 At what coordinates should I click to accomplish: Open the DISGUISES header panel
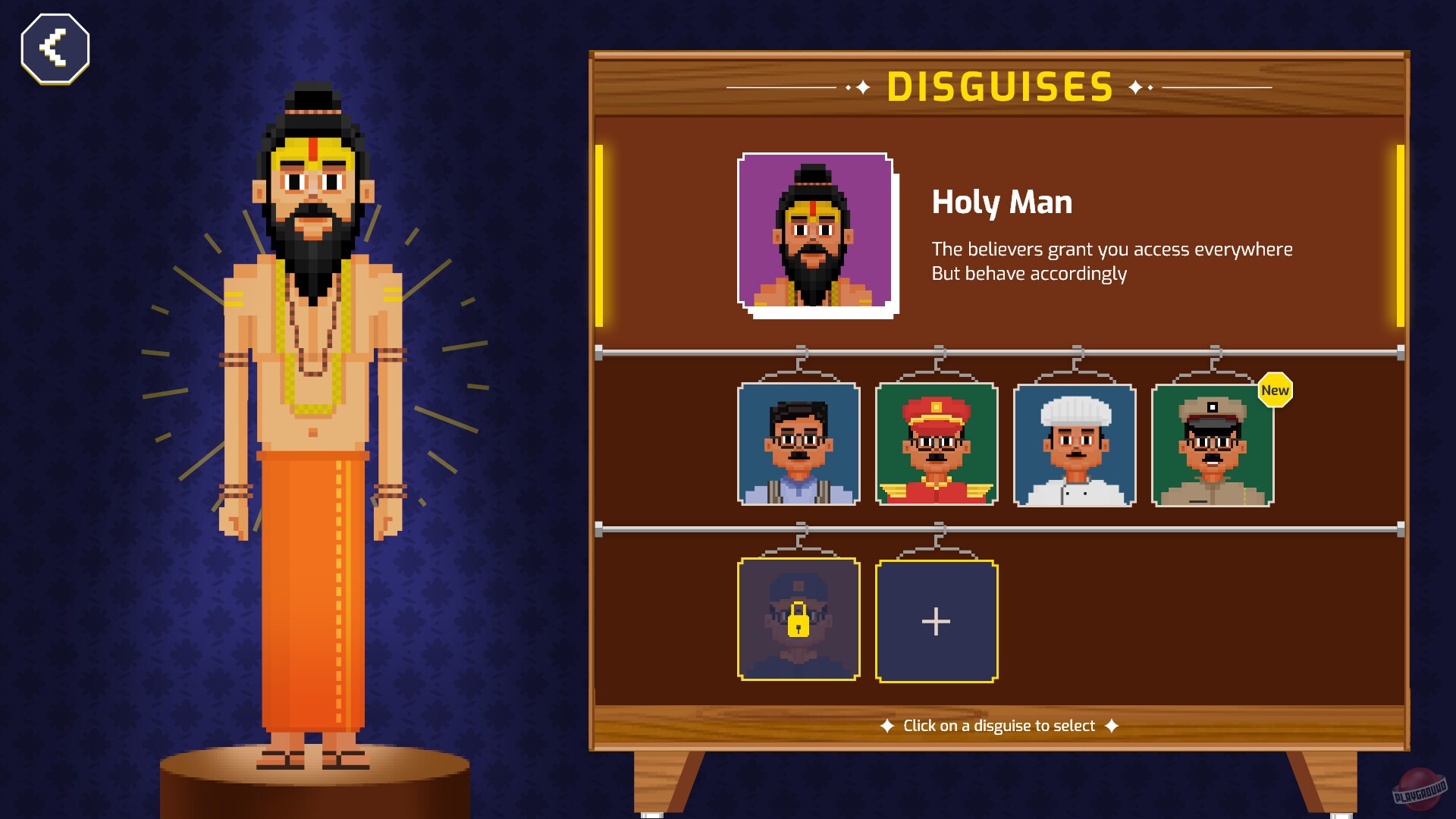[x=999, y=86]
